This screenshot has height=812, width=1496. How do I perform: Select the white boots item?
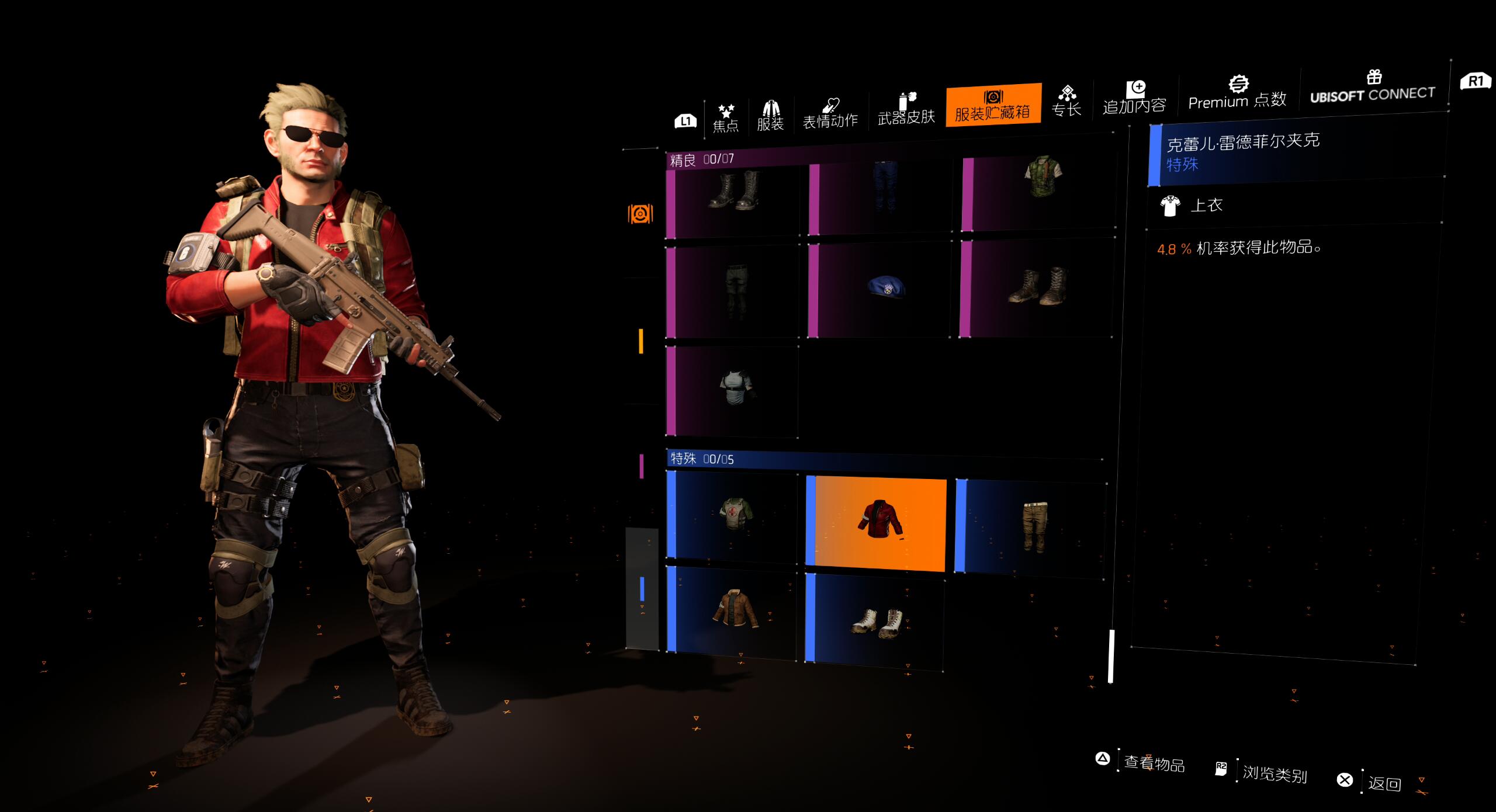[878, 622]
